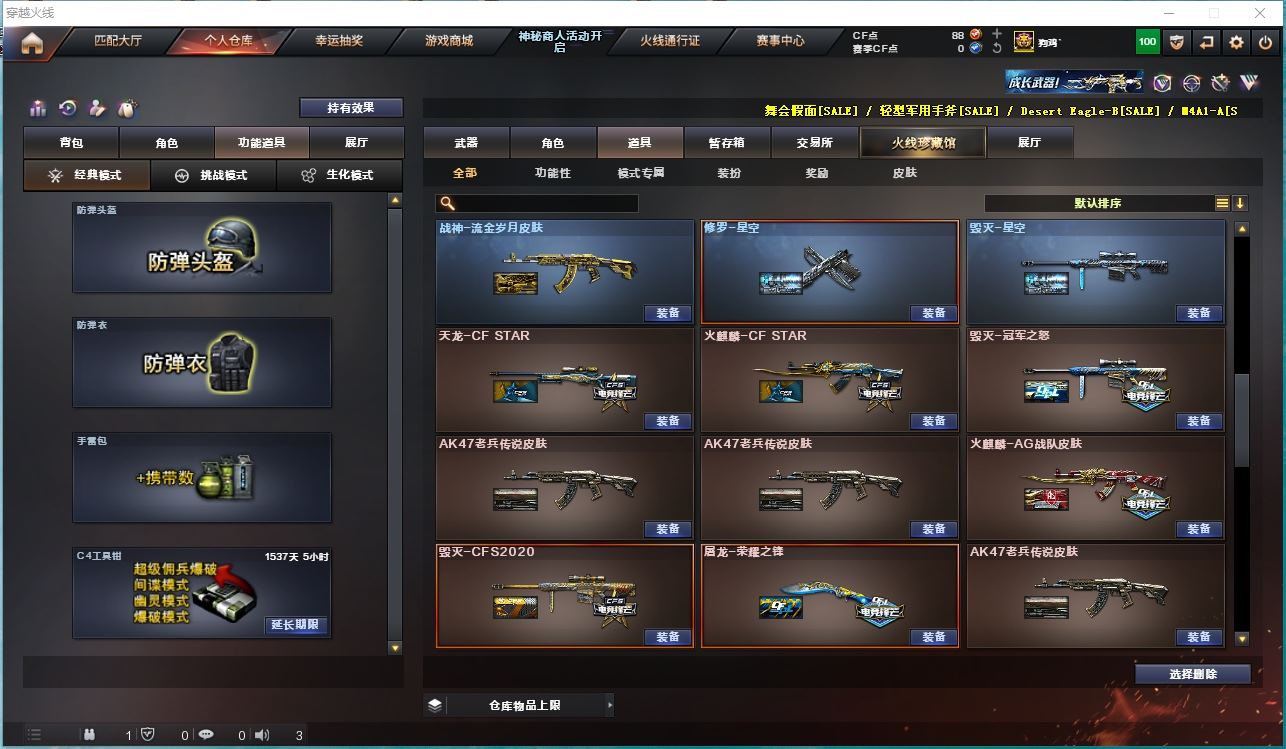Click the 选择删除 button
This screenshot has width=1286, height=749.
point(1193,674)
